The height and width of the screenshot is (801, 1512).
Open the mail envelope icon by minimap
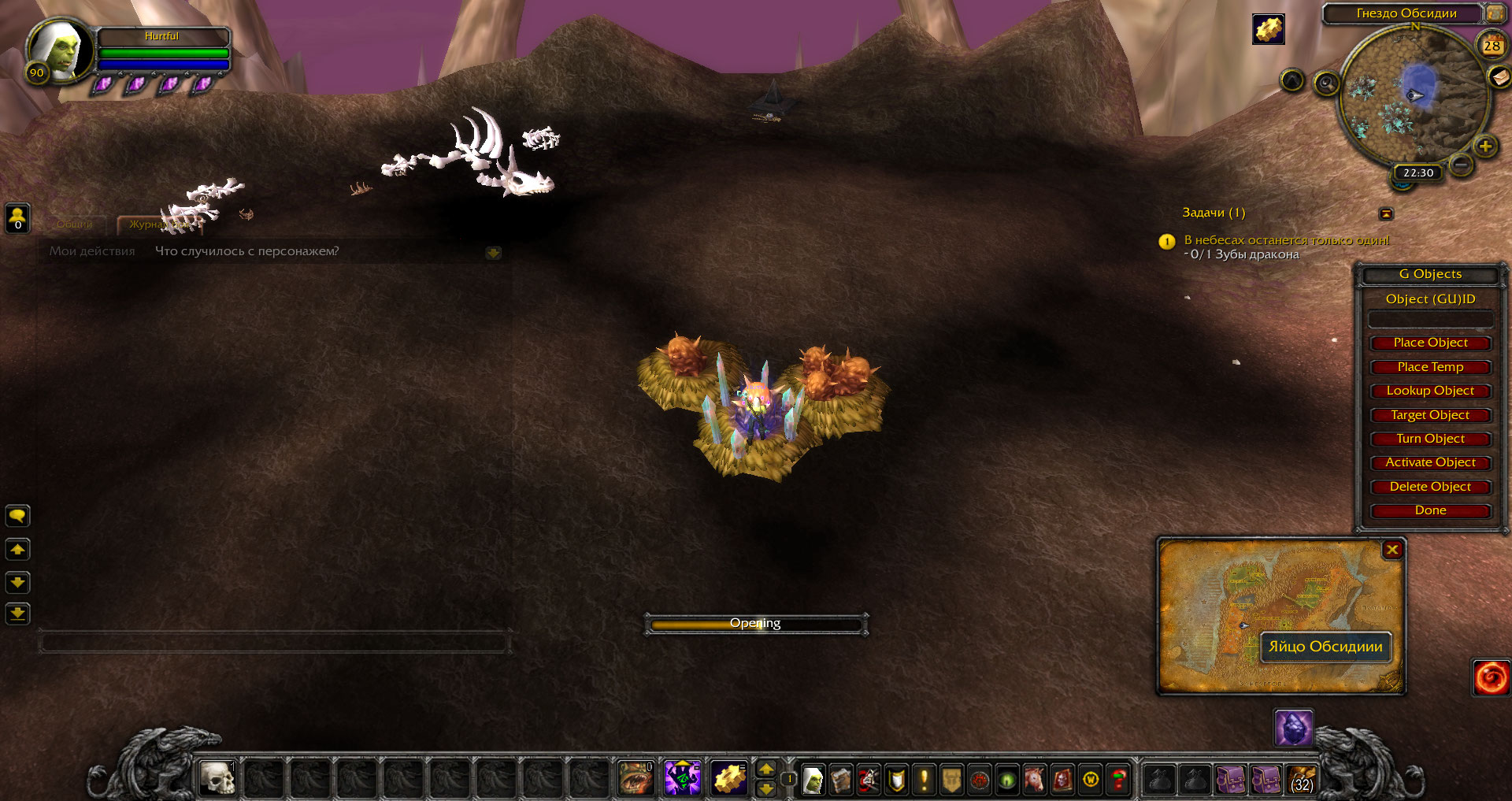click(1499, 76)
